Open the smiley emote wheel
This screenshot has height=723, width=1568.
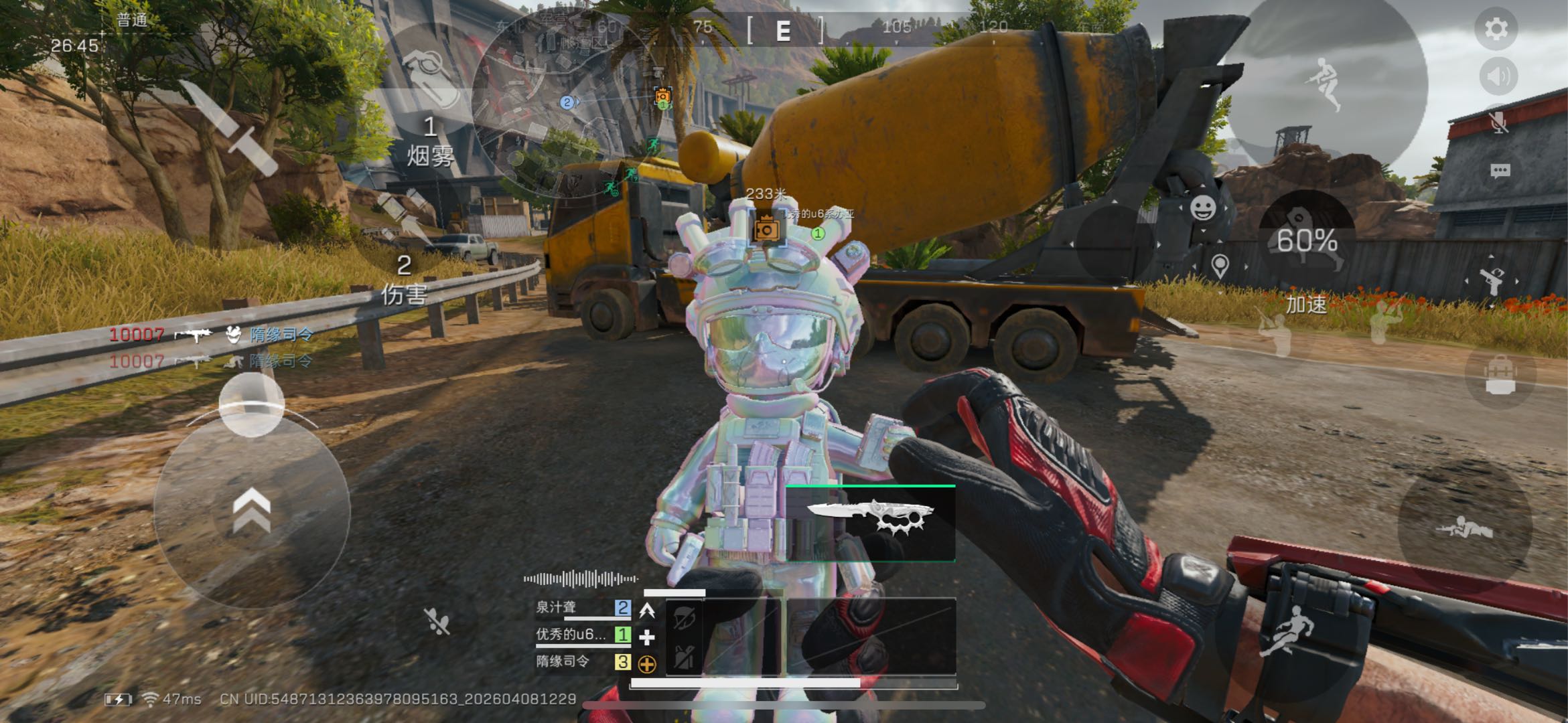coord(1203,208)
